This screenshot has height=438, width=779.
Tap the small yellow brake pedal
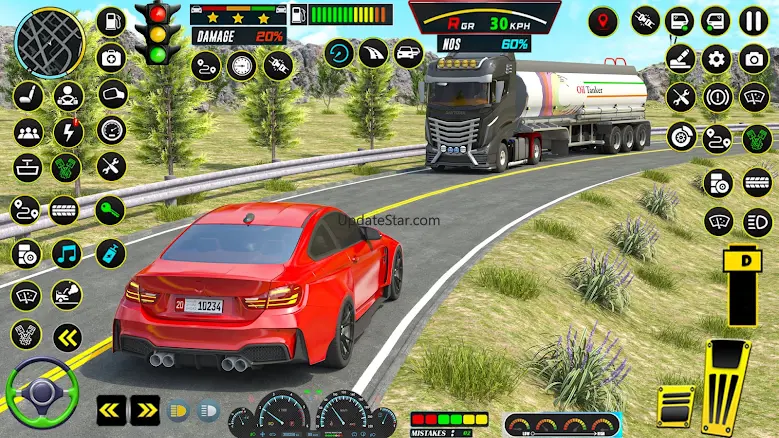tap(676, 405)
